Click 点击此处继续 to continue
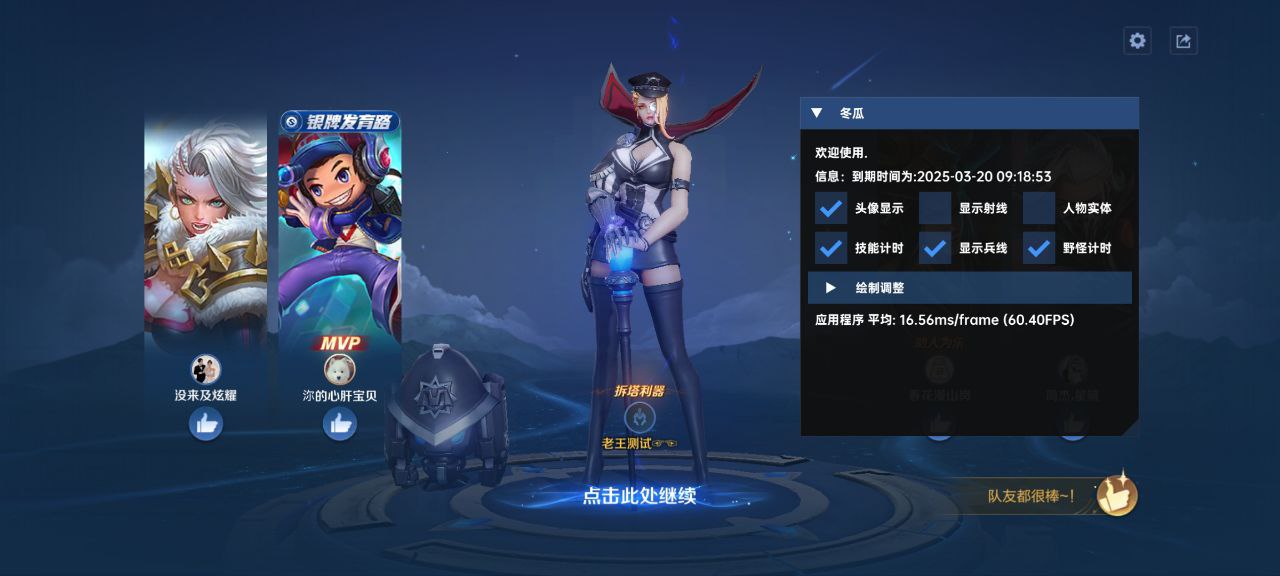1280x576 pixels. pyautogui.click(x=639, y=496)
